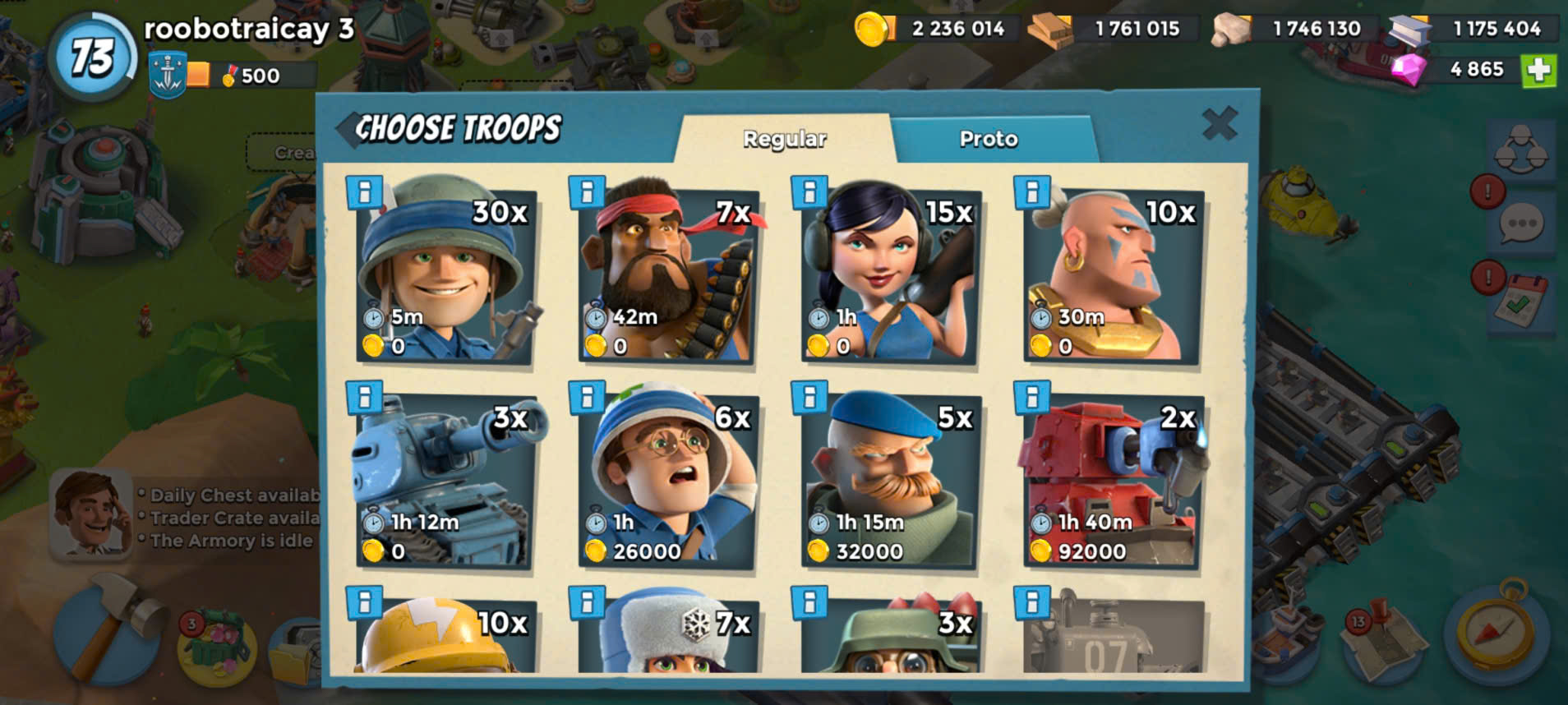Switch to the Proto tab
This screenshot has width=1568, height=705.
coord(989,138)
